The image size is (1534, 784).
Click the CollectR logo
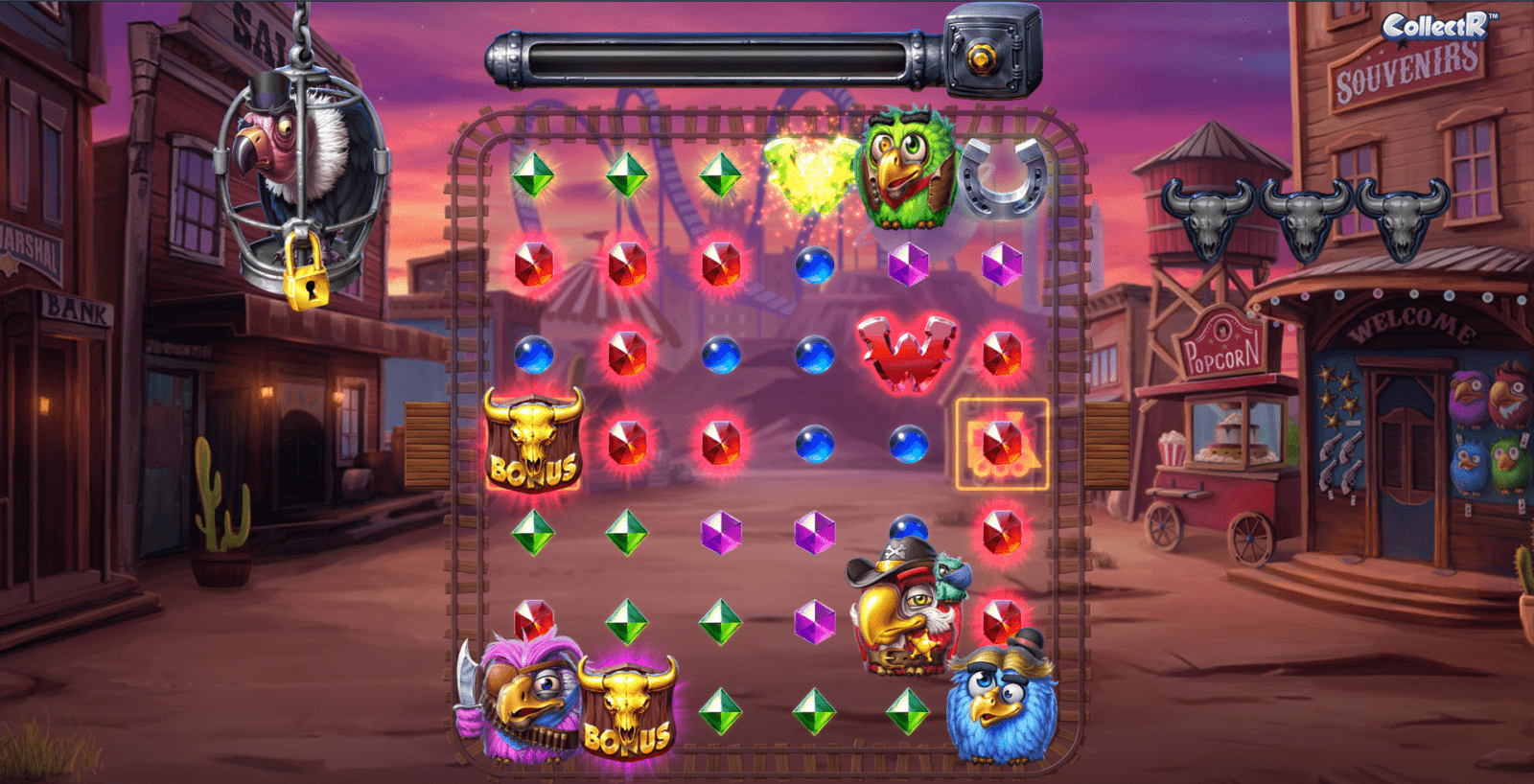click(1435, 26)
